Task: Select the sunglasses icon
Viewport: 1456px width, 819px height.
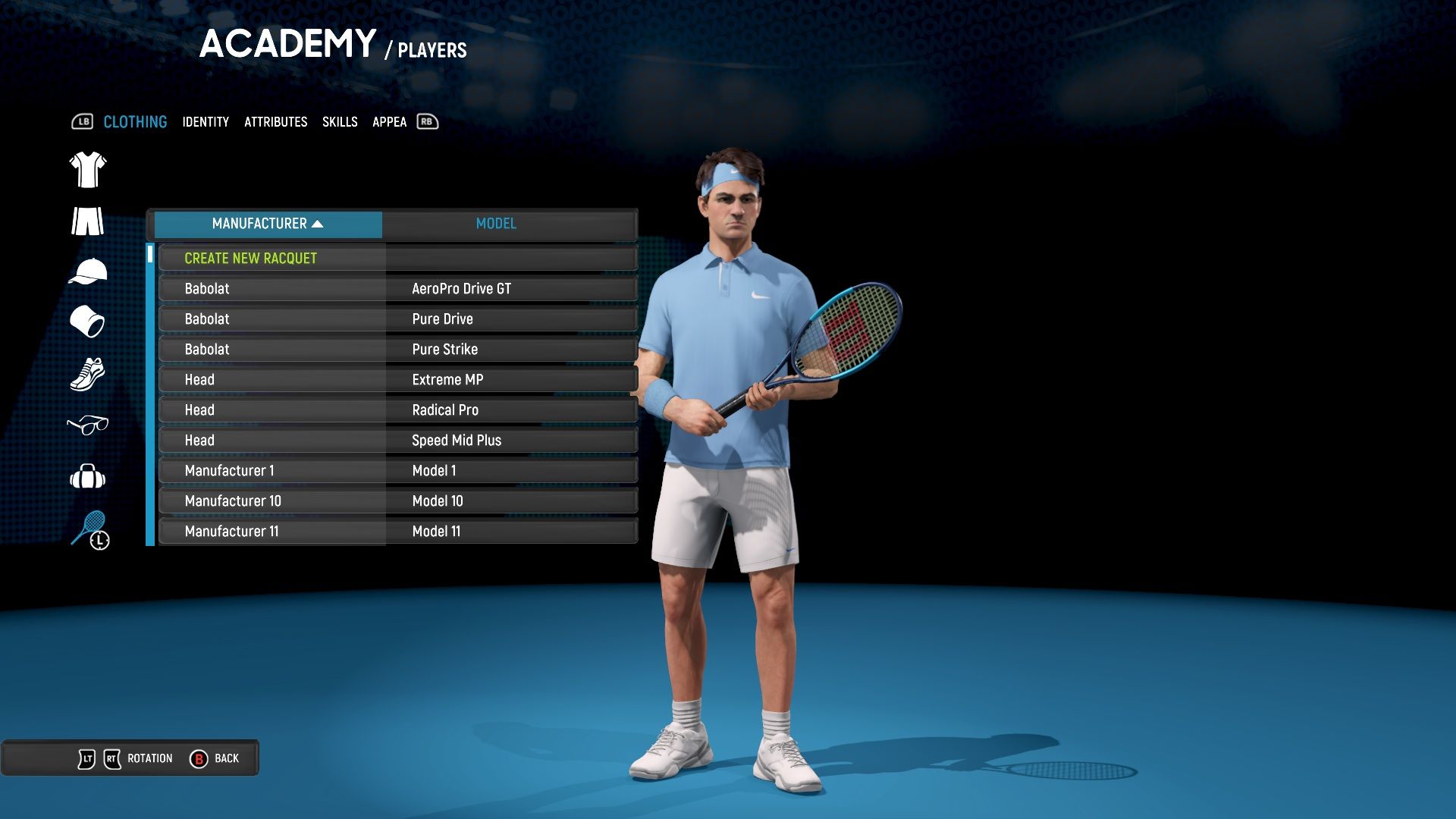Action: (87, 426)
